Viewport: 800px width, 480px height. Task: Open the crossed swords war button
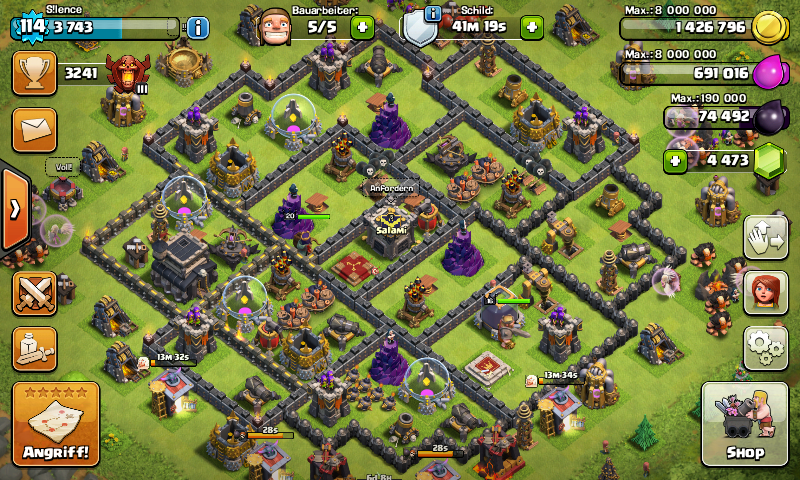pos(34,293)
